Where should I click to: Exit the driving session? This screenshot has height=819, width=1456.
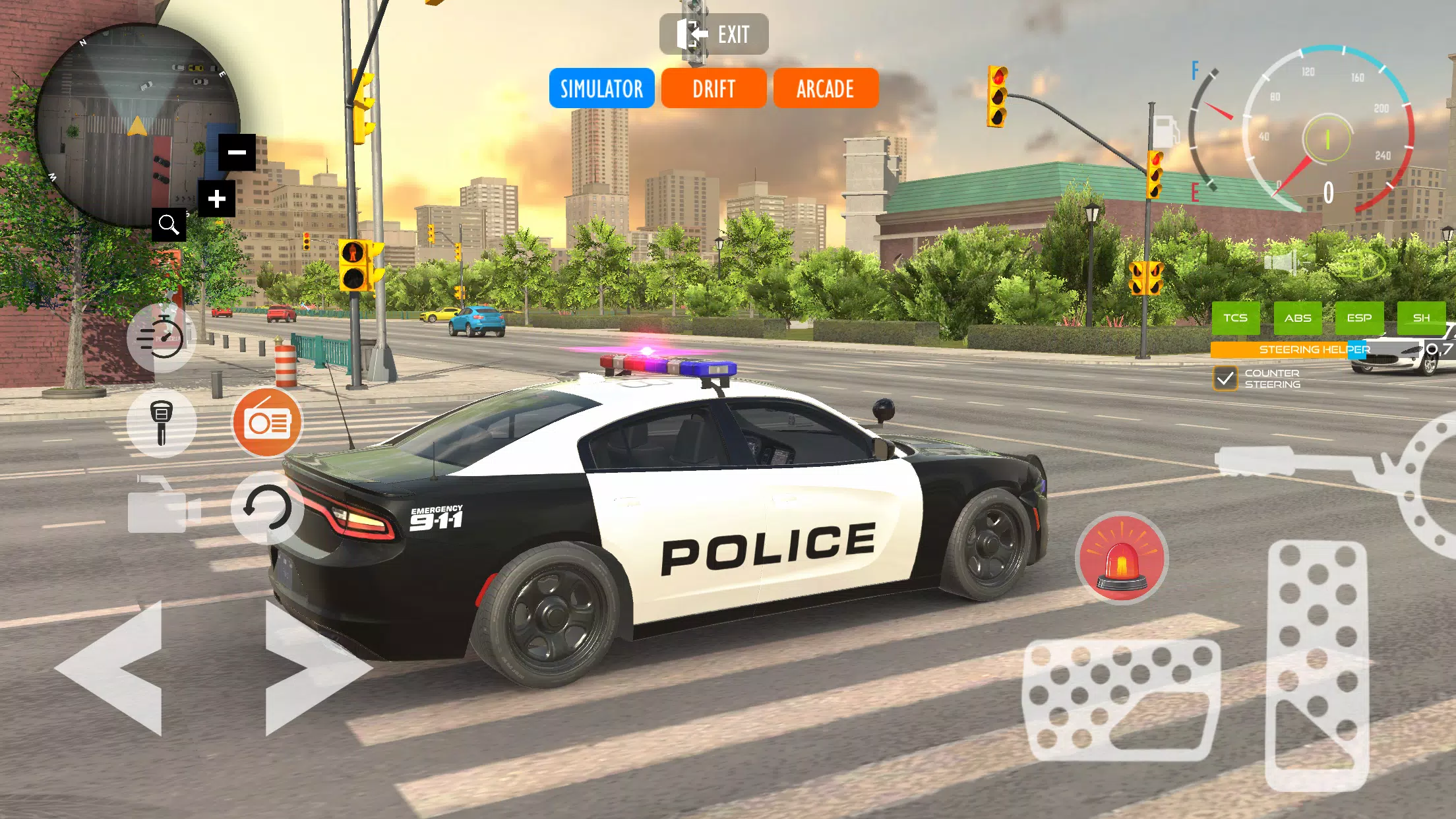713,34
